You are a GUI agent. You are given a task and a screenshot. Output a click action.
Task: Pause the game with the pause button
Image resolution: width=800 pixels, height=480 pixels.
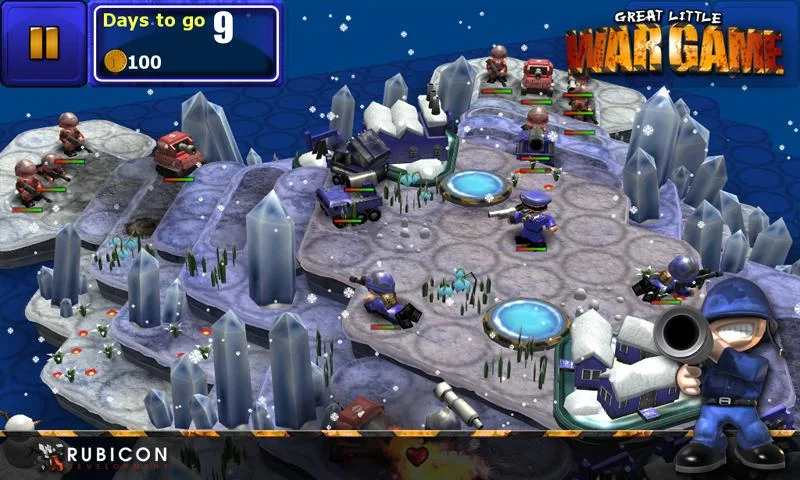point(43,42)
